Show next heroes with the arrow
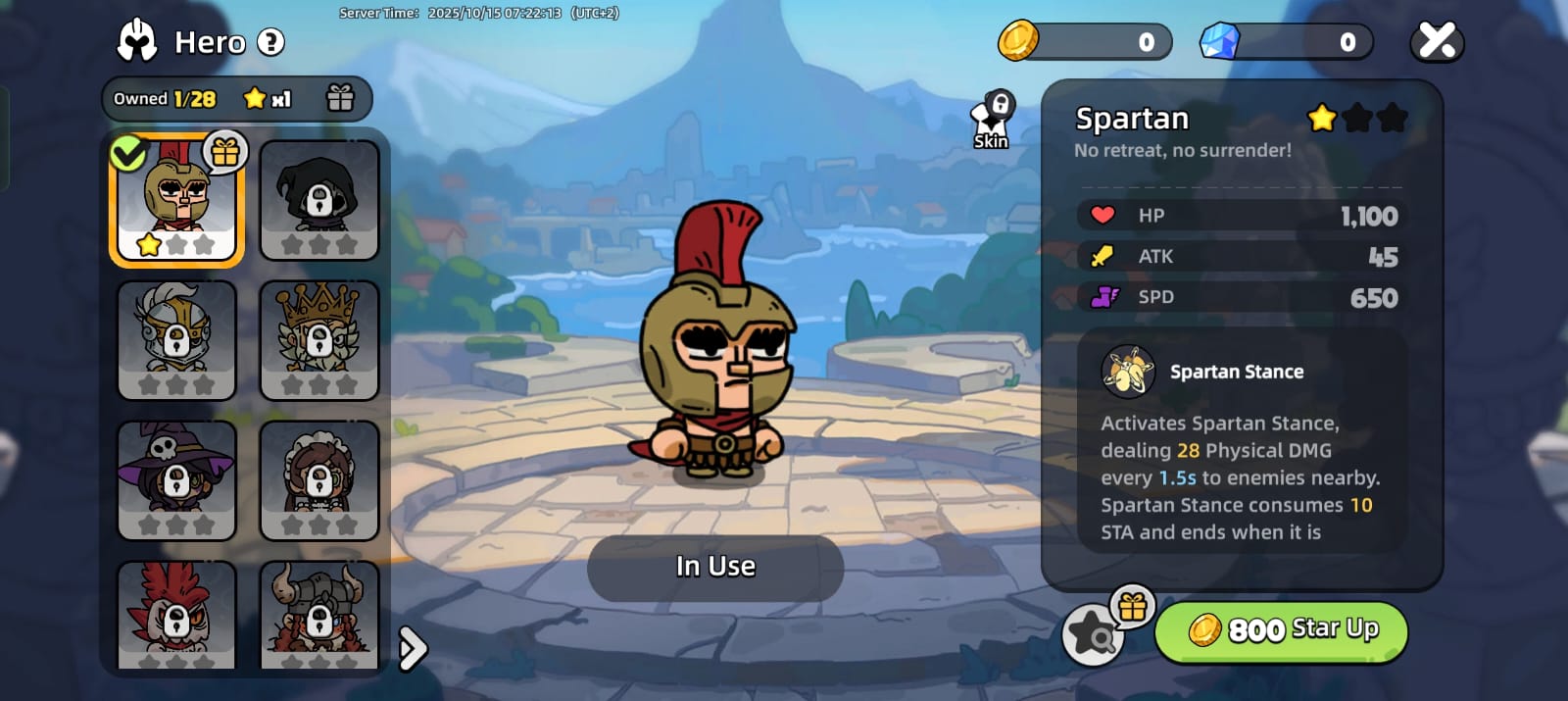The image size is (1568, 701). (414, 648)
